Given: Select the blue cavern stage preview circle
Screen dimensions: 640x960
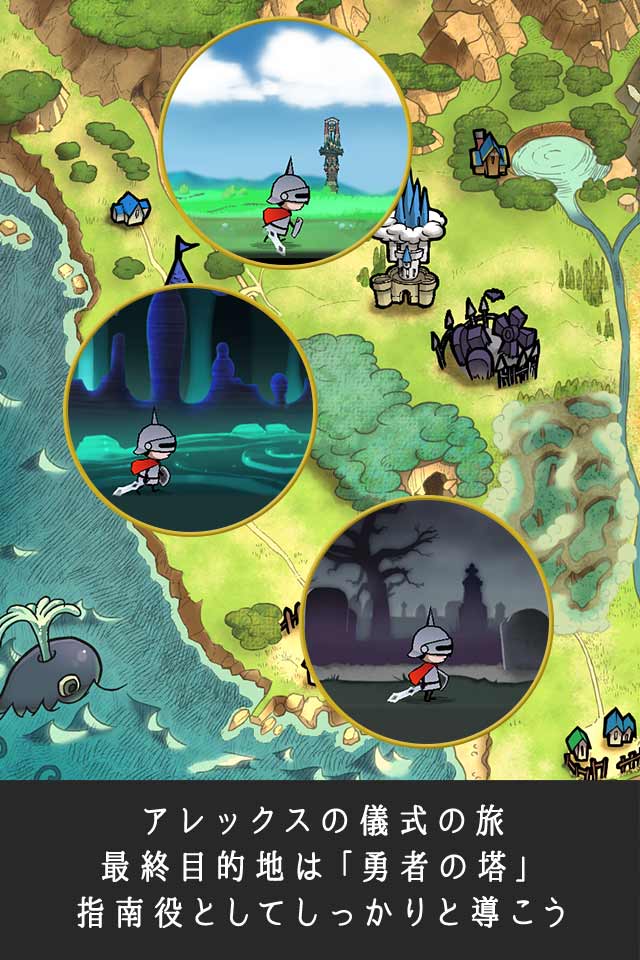Looking at the screenshot, I should [x=190, y=409].
